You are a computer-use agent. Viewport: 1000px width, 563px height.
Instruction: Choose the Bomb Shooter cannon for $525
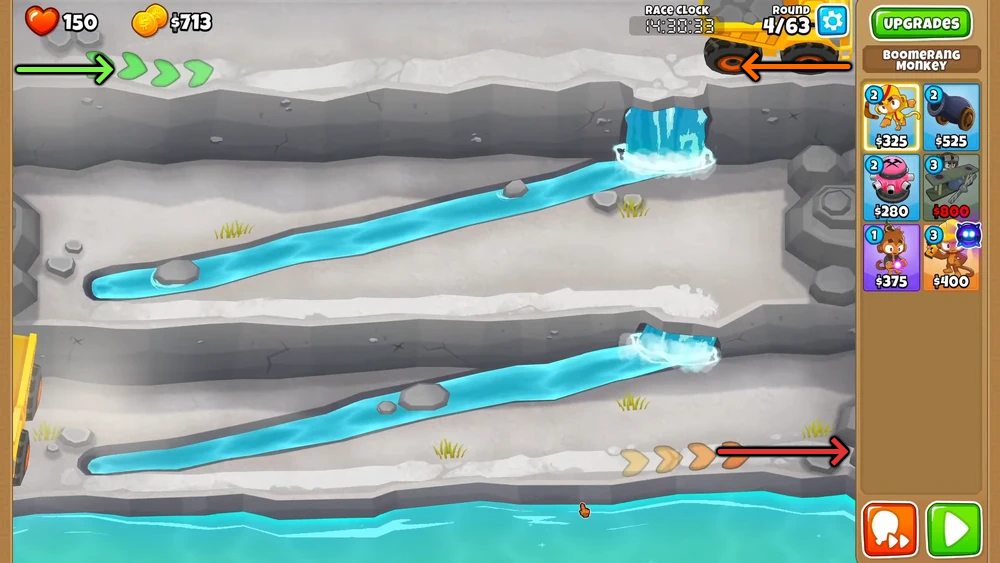[x=951, y=117]
